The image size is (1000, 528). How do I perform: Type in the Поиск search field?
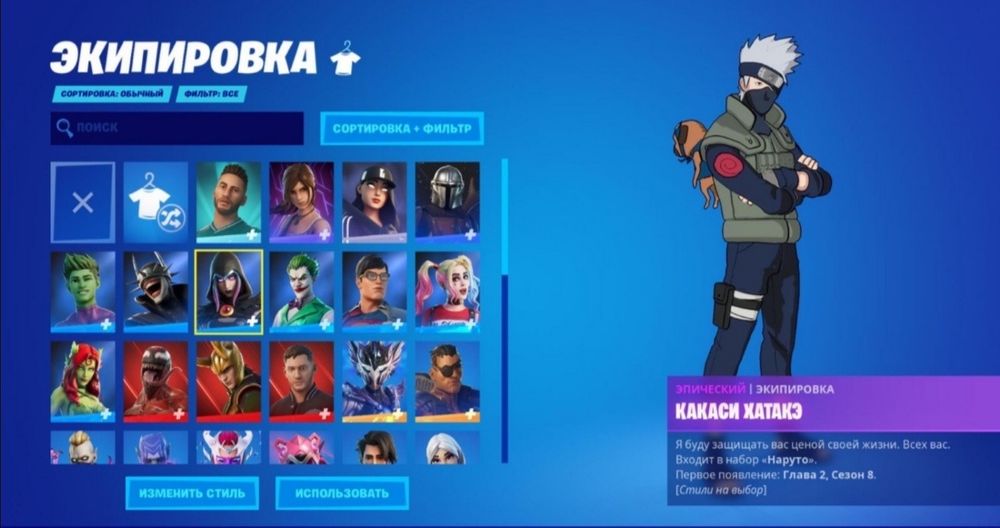(177, 128)
